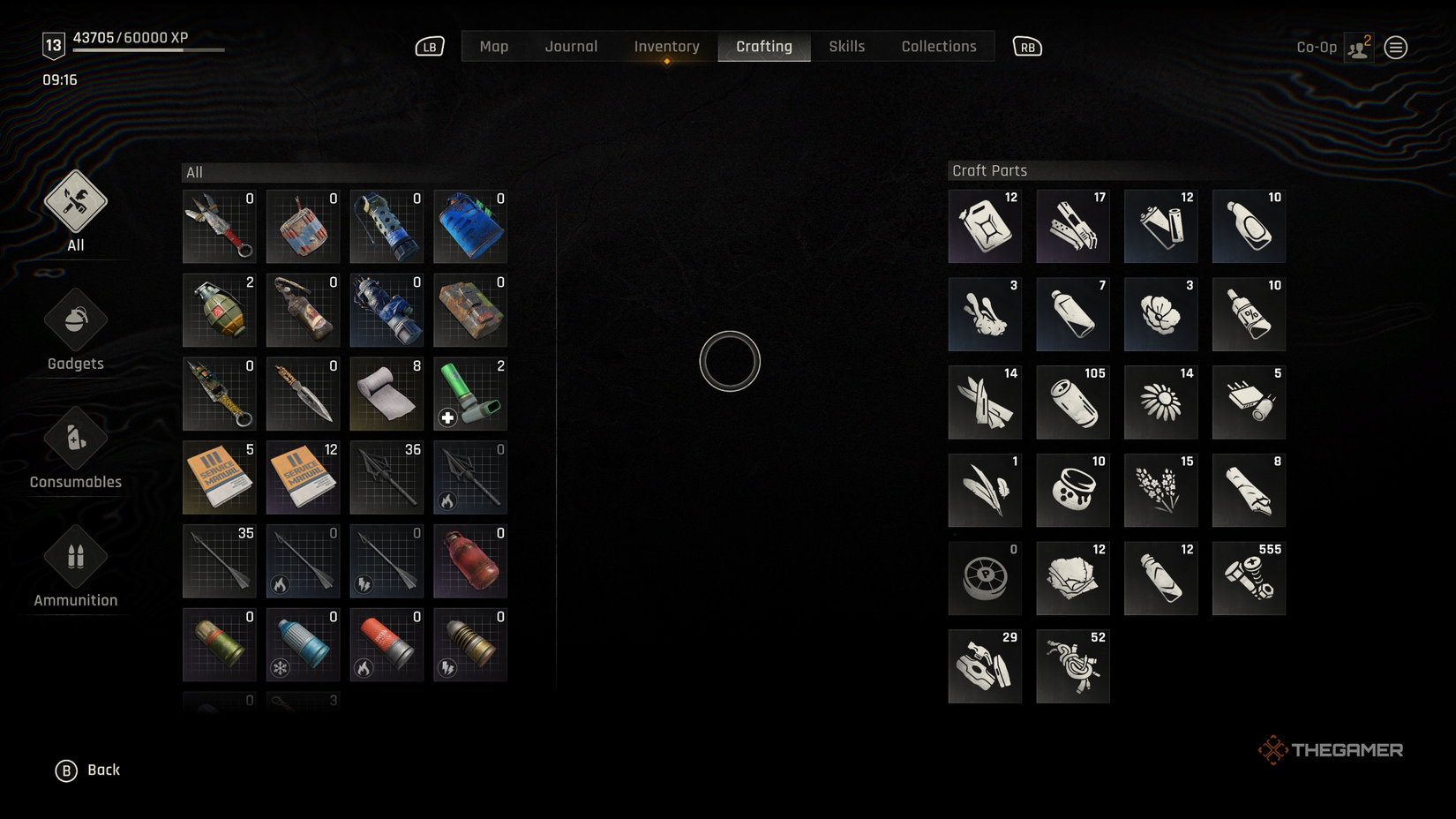1456x819 pixels.
Task: Select the lavender plant craft part showing 15
Action: click(1160, 490)
